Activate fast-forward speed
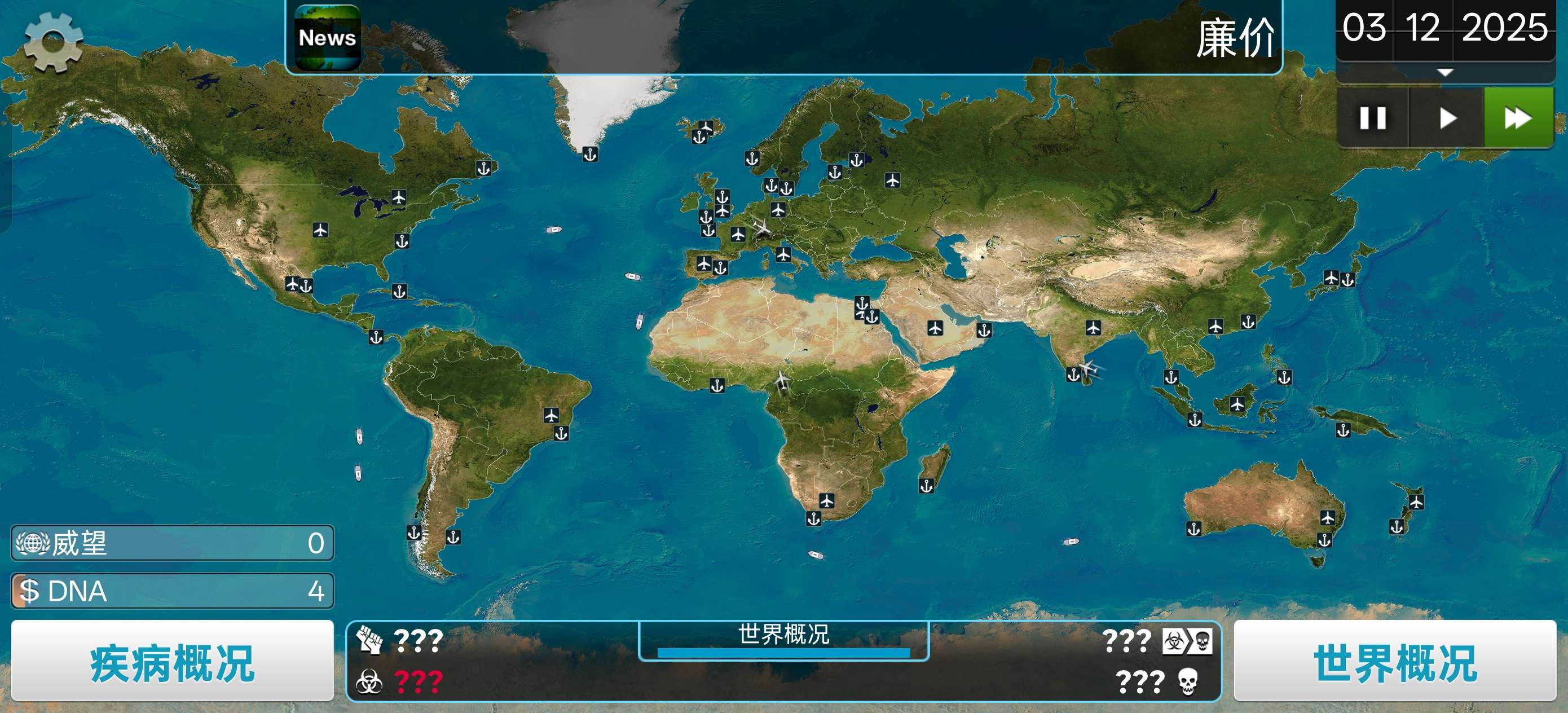The width and height of the screenshot is (1568, 713). 1517,117
